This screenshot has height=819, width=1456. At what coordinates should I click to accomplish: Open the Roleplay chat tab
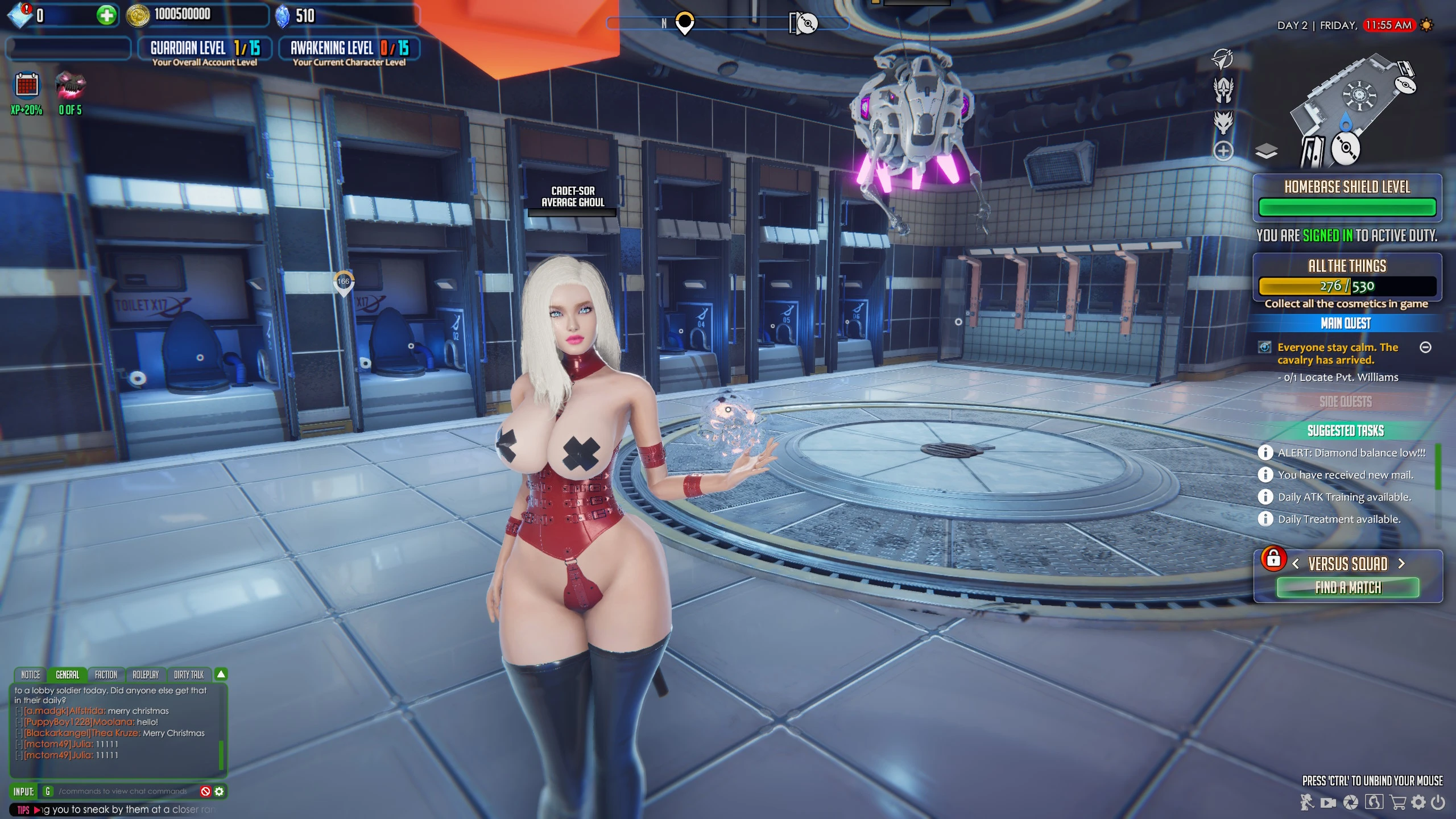[x=146, y=675]
